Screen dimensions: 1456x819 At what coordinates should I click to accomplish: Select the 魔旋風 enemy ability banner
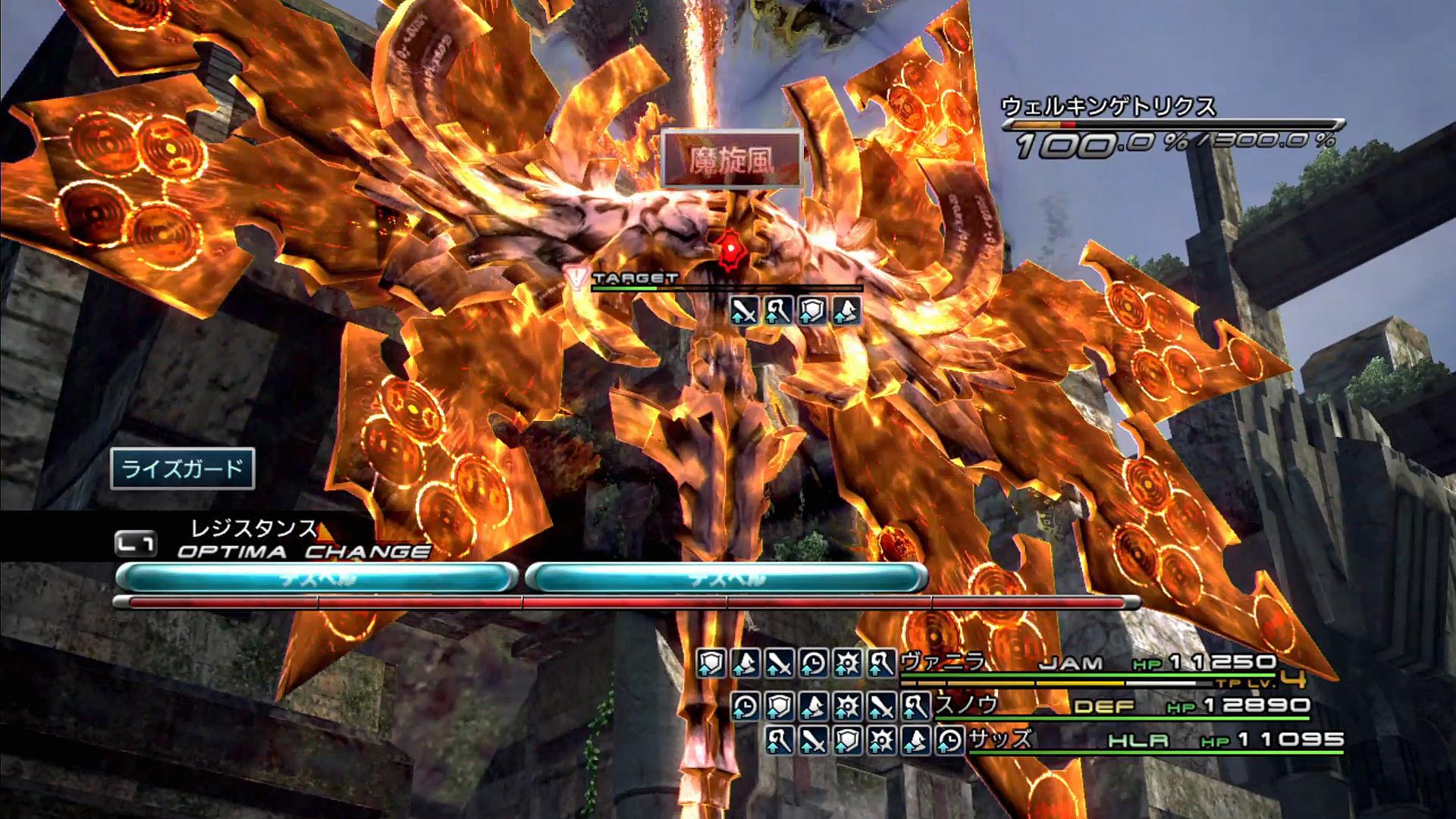[731, 158]
